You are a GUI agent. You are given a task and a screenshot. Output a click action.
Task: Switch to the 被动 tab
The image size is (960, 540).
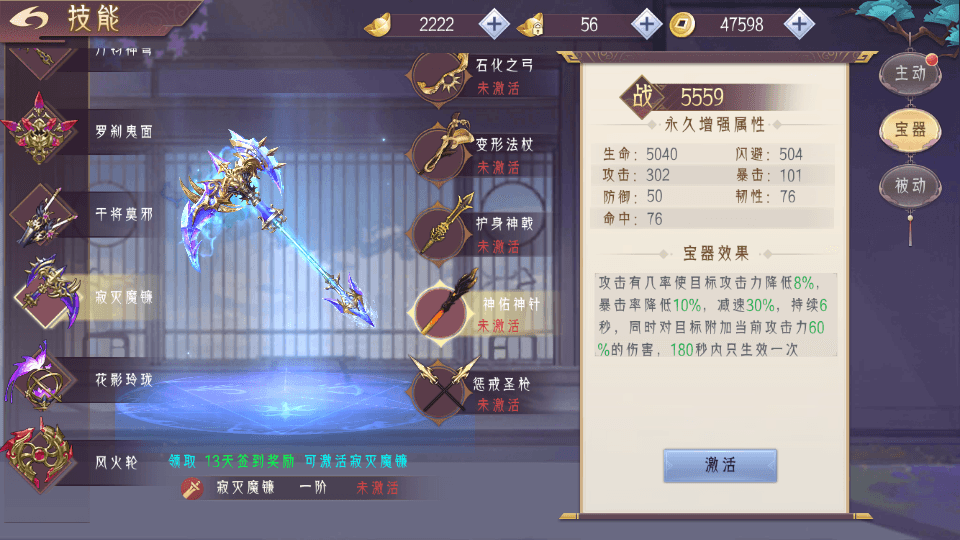[x=909, y=186]
